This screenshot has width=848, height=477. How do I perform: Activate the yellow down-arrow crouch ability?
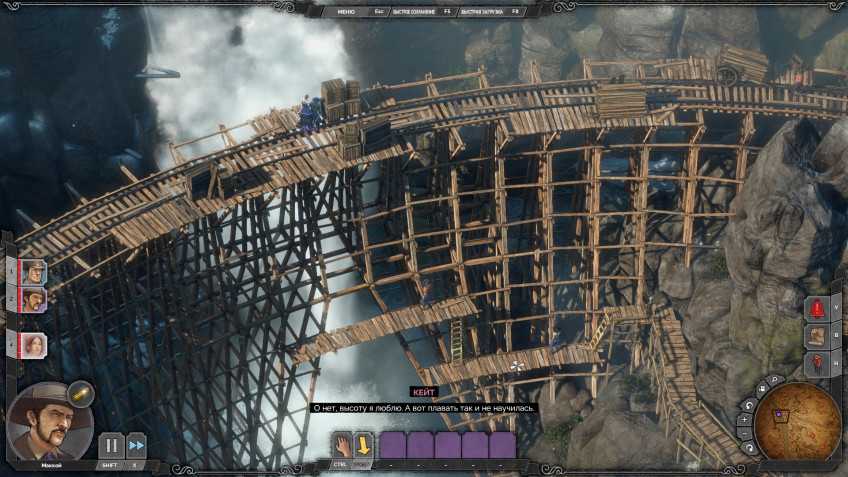(363, 444)
